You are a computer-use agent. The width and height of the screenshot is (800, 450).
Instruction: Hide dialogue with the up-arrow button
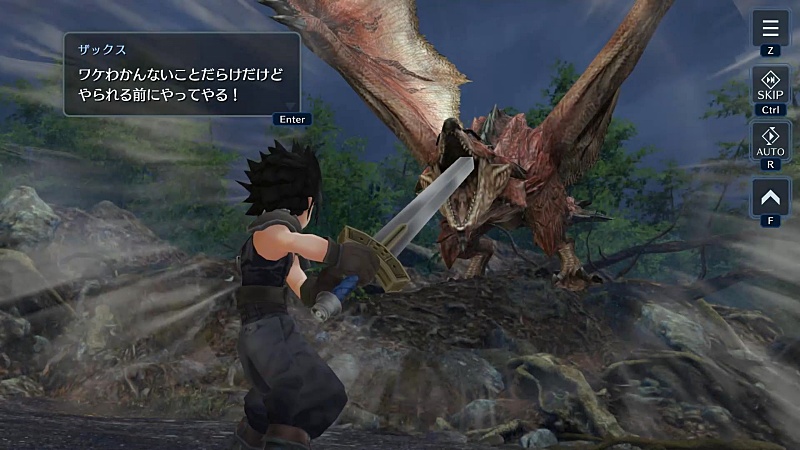coord(770,196)
